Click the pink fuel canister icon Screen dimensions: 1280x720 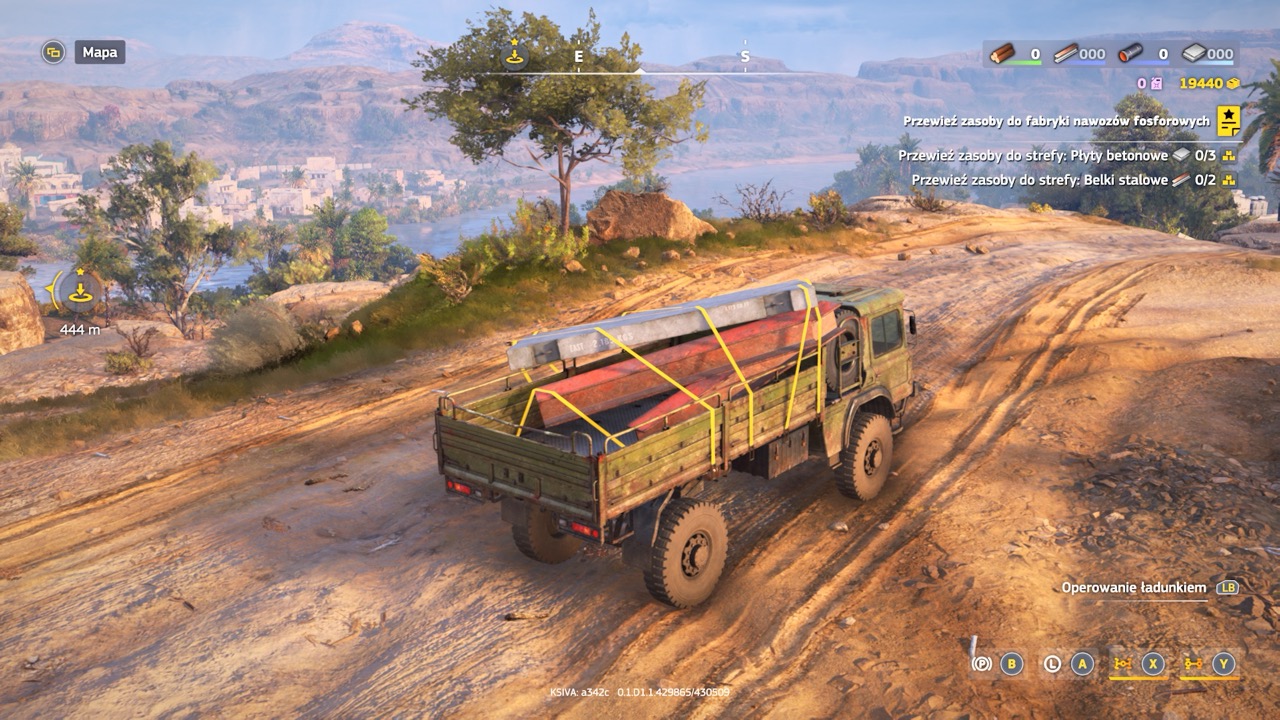(x=1156, y=84)
